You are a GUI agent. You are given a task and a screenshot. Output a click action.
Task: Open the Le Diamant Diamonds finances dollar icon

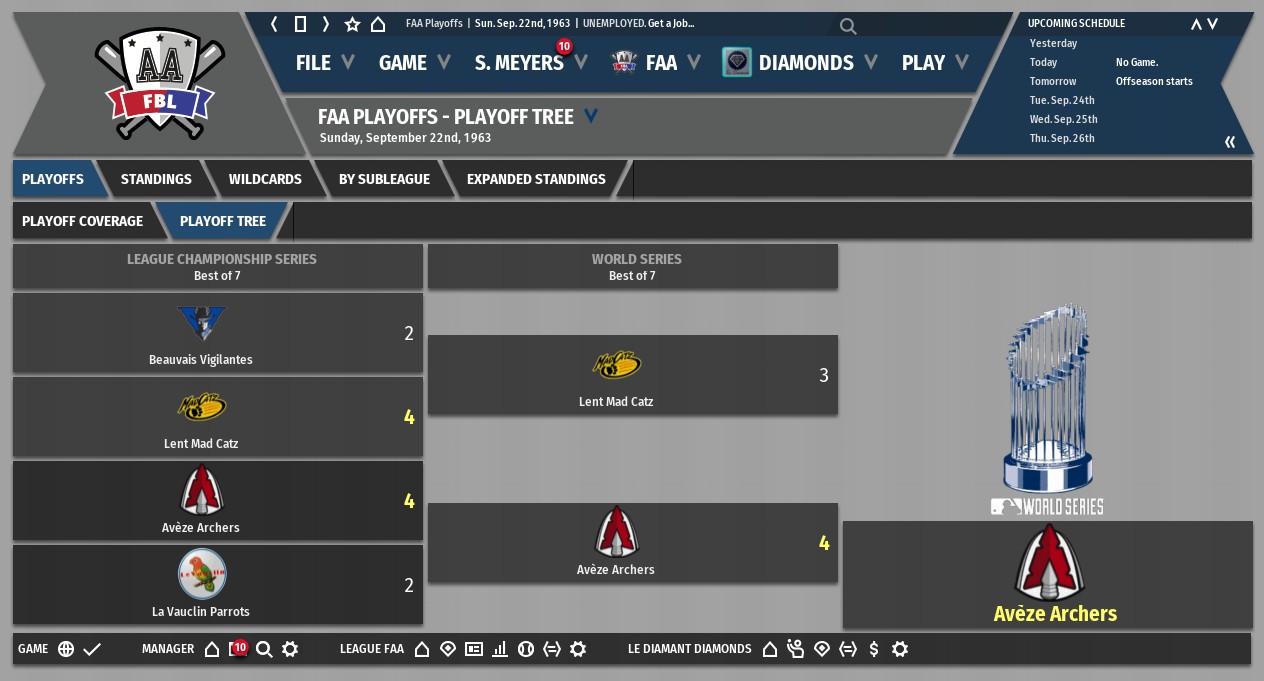(x=874, y=649)
